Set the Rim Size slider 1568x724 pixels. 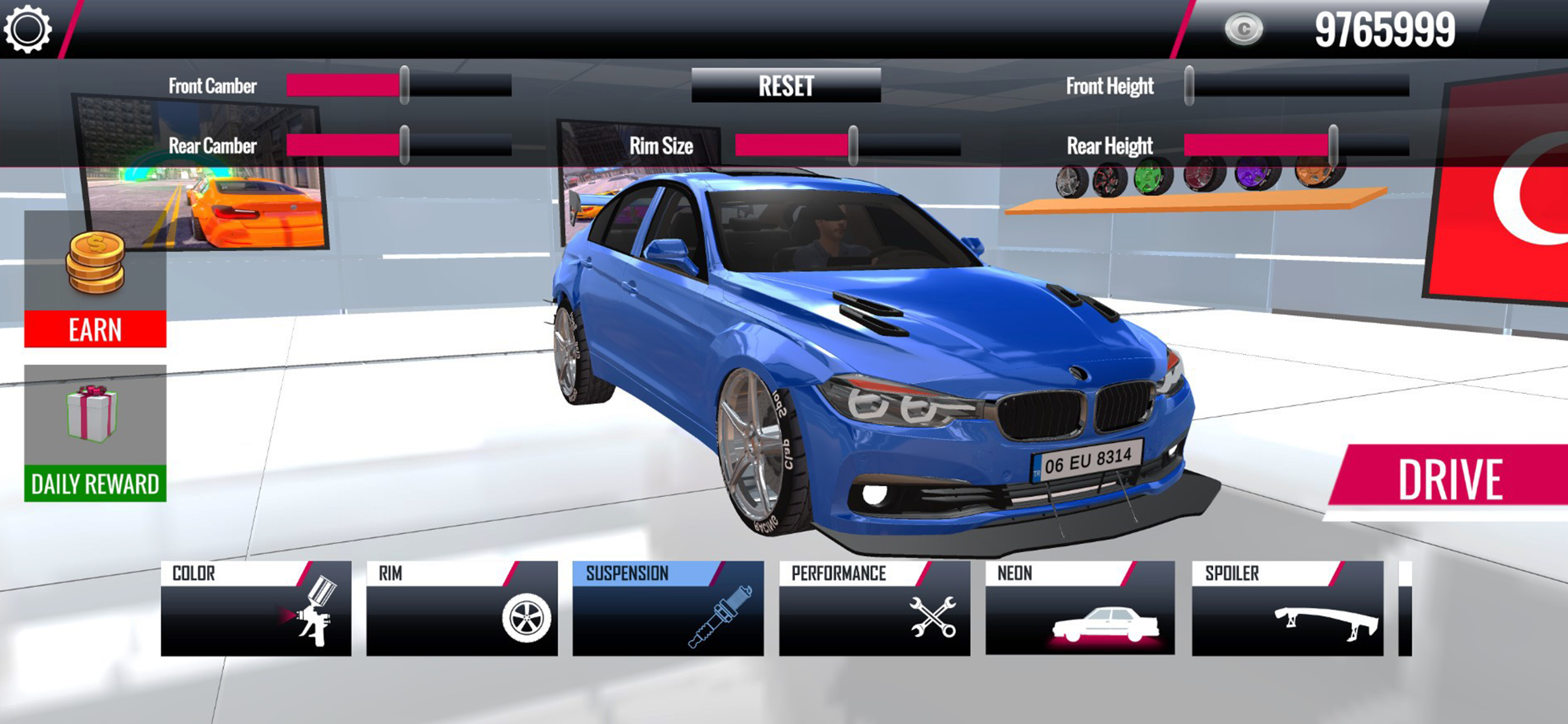coord(853,145)
